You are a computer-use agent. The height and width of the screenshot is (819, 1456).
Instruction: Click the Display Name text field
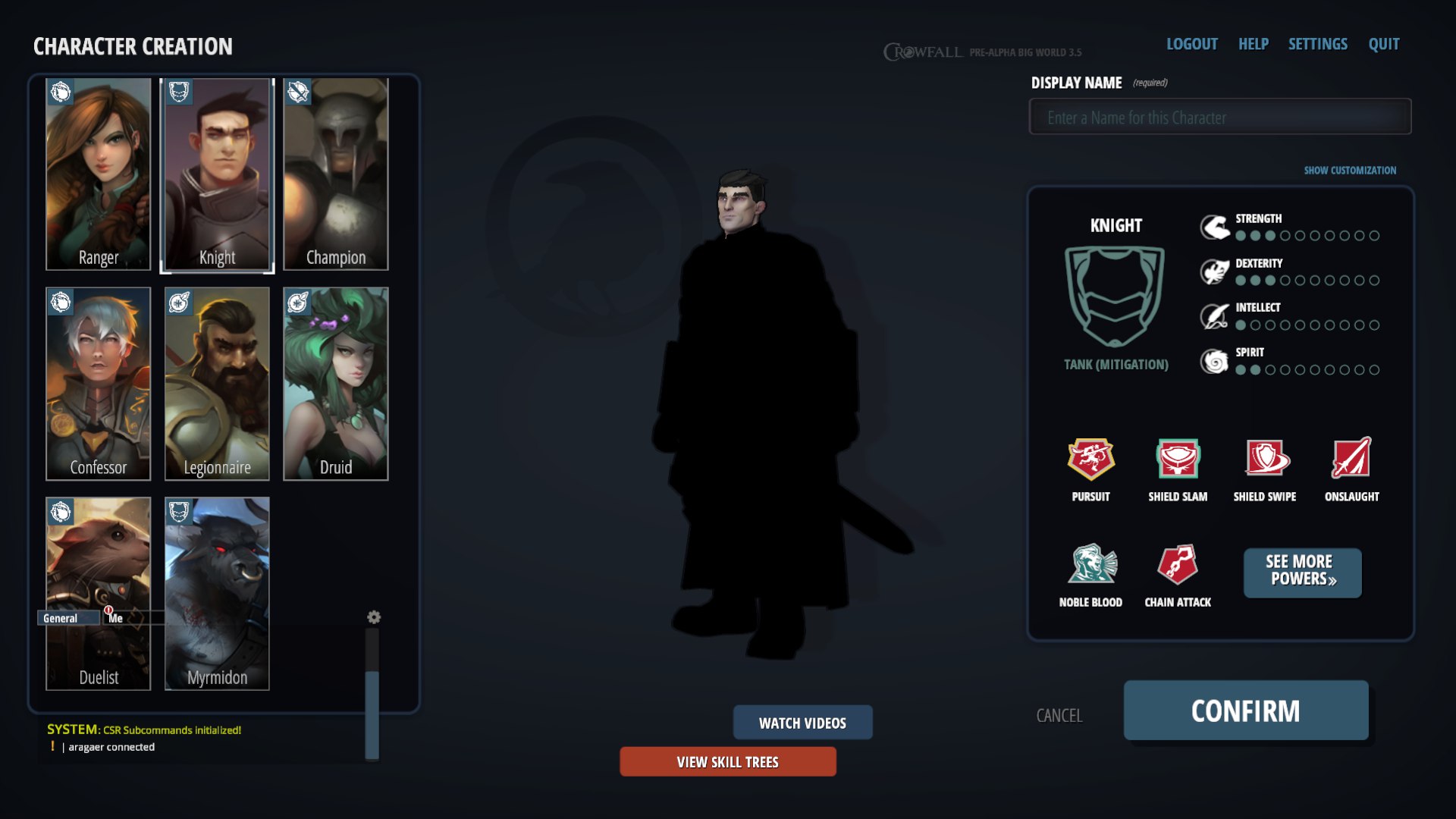tap(1219, 118)
